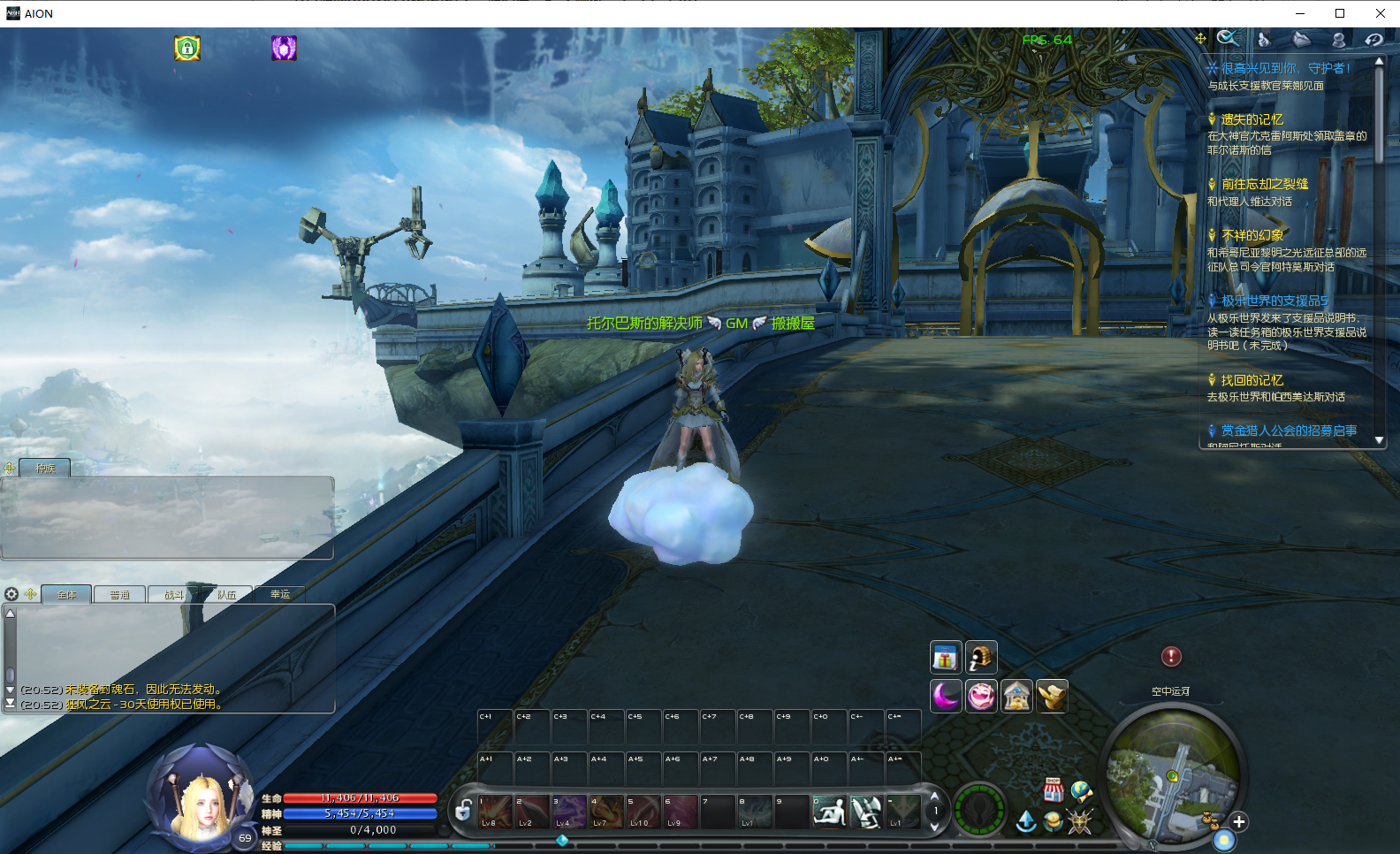Click the magnifier checkmark quest icon
The height and width of the screenshot is (854, 1400).
click(1227, 38)
